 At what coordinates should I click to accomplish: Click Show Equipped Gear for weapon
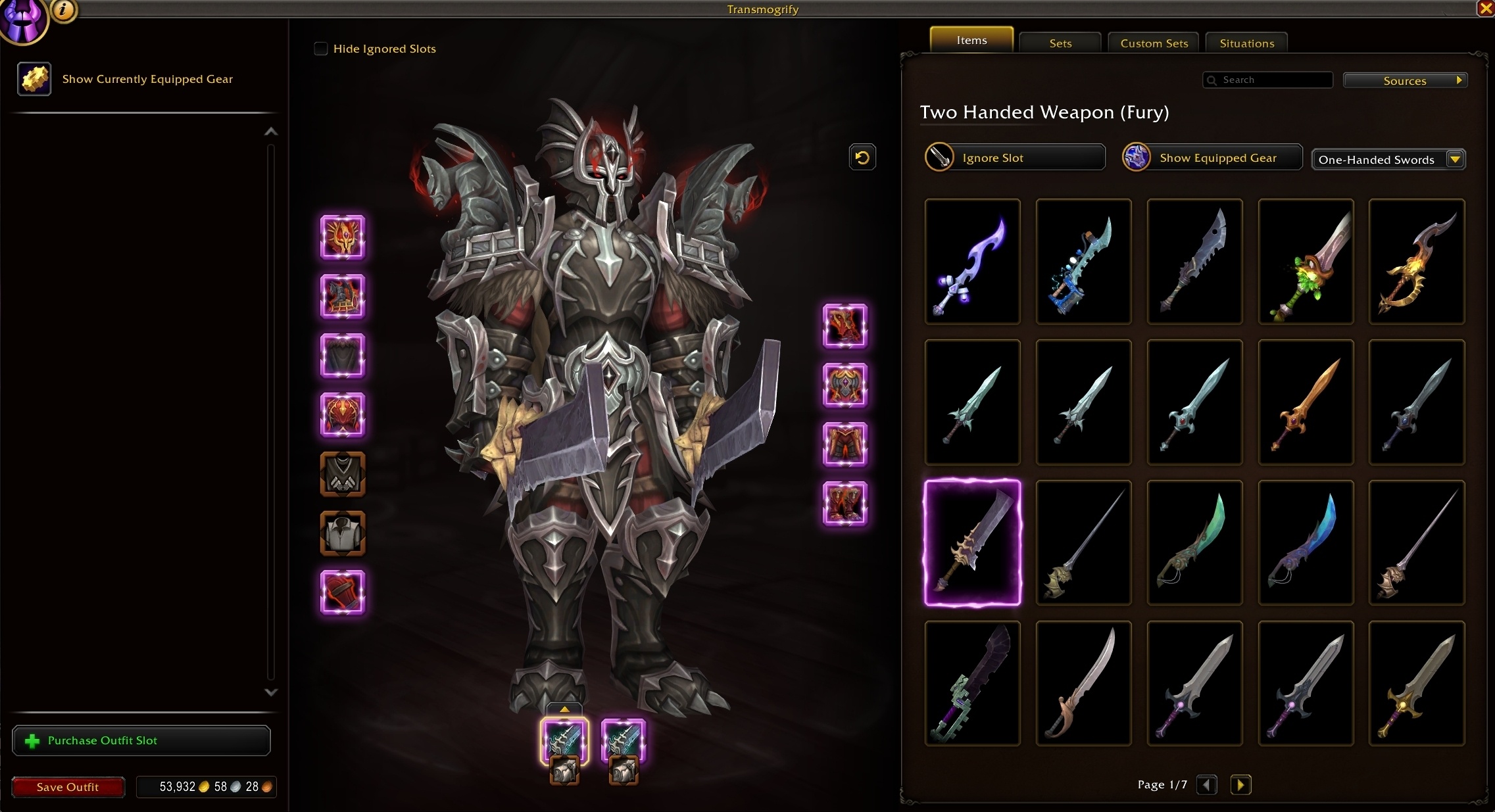pos(1212,158)
